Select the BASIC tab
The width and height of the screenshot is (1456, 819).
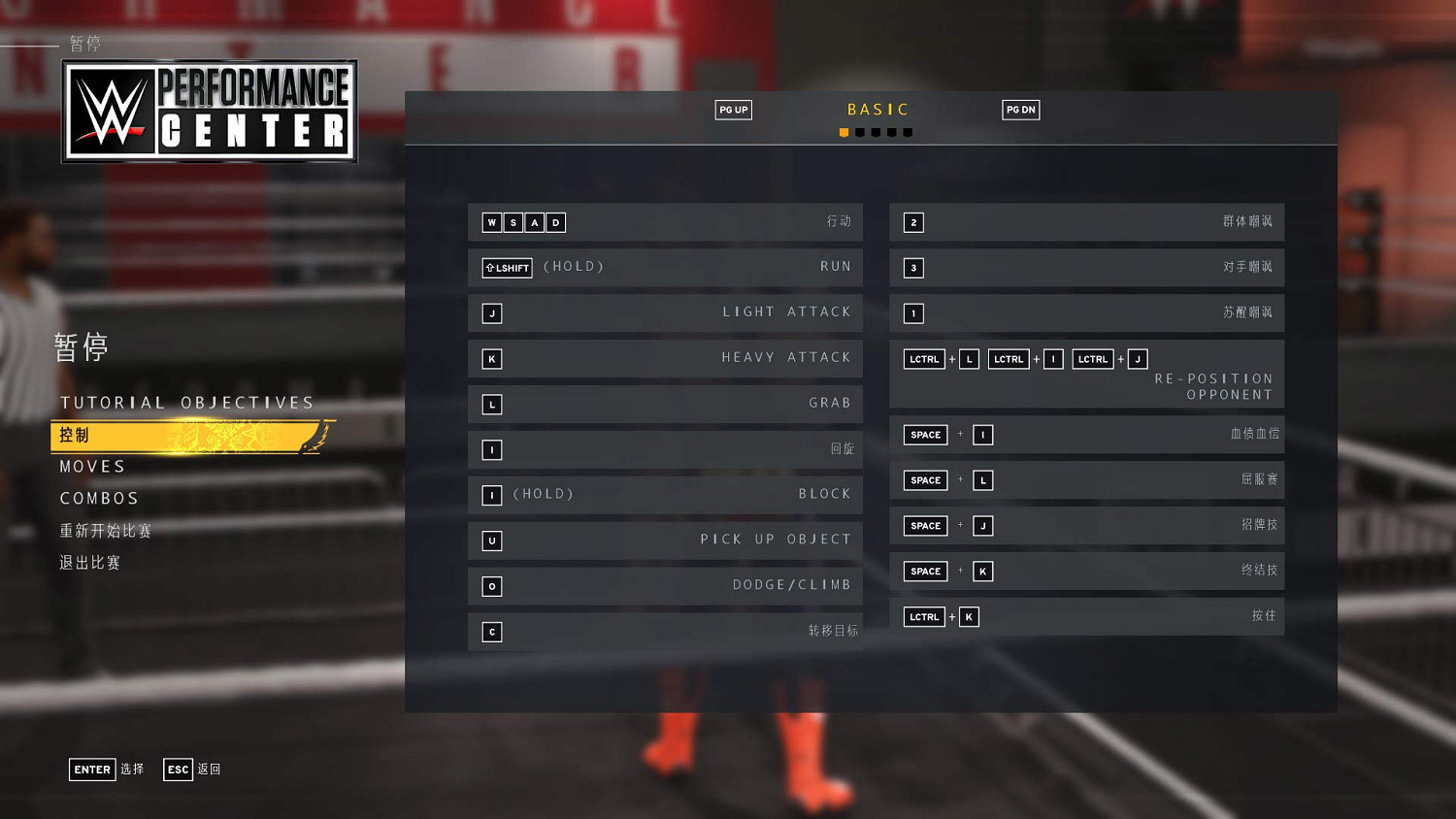click(x=877, y=109)
